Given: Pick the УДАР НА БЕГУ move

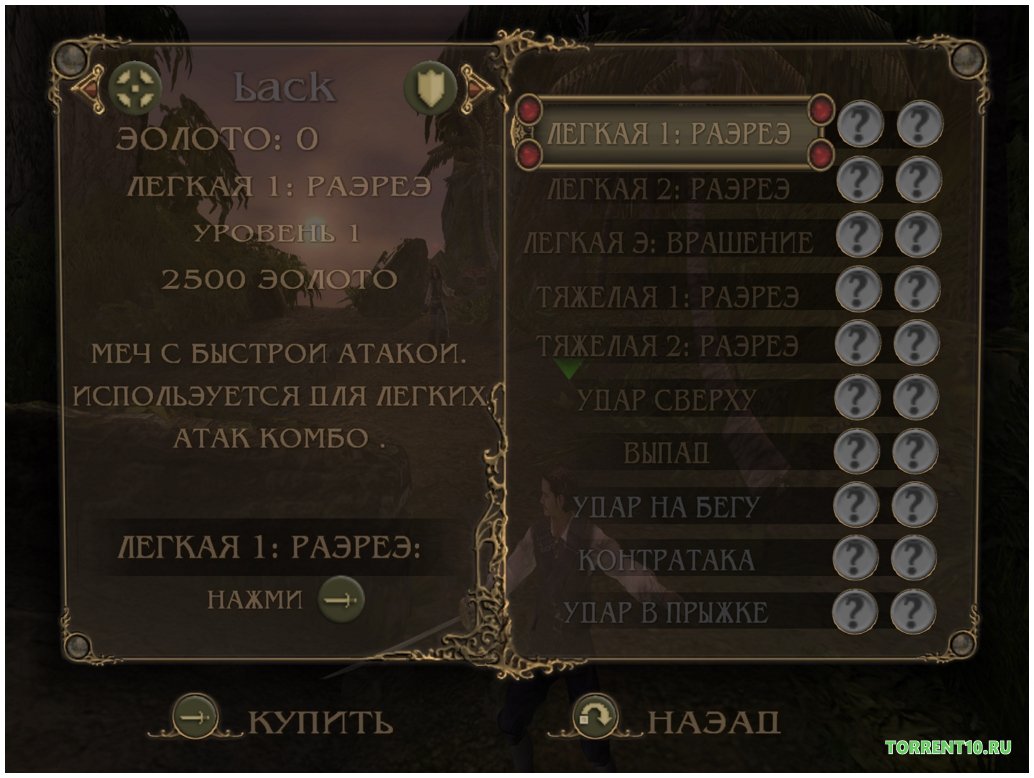Looking at the screenshot, I should click(666, 506).
